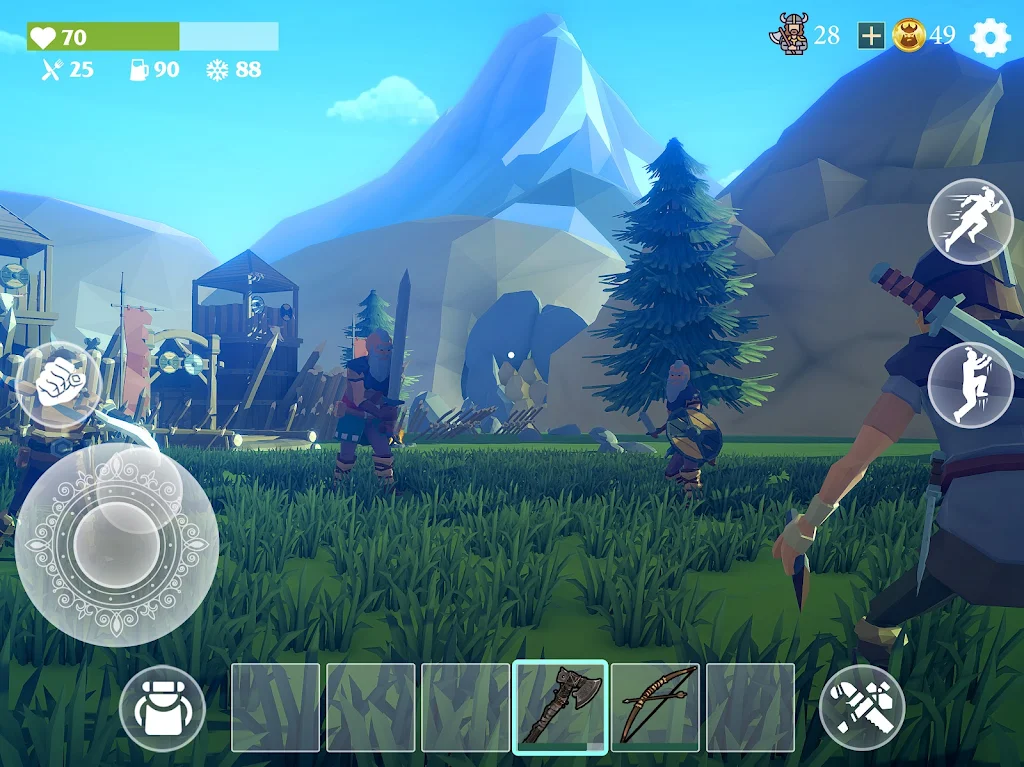Viewport: 1024px width, 767px height.
Task: Tap the movement joystick pad
Action: click(x=117, y=544)
